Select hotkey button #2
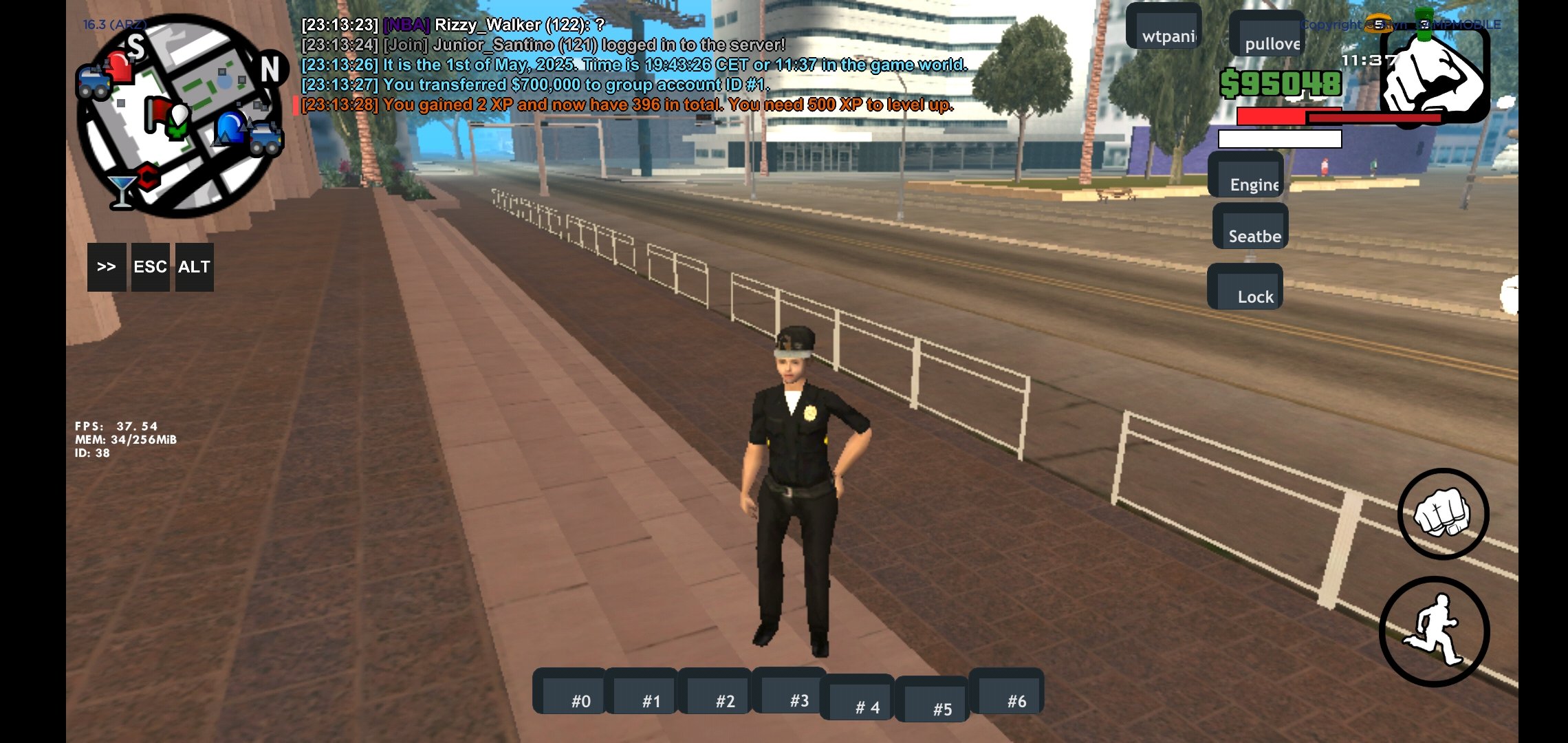1568x743 pixels. [715, 692]
